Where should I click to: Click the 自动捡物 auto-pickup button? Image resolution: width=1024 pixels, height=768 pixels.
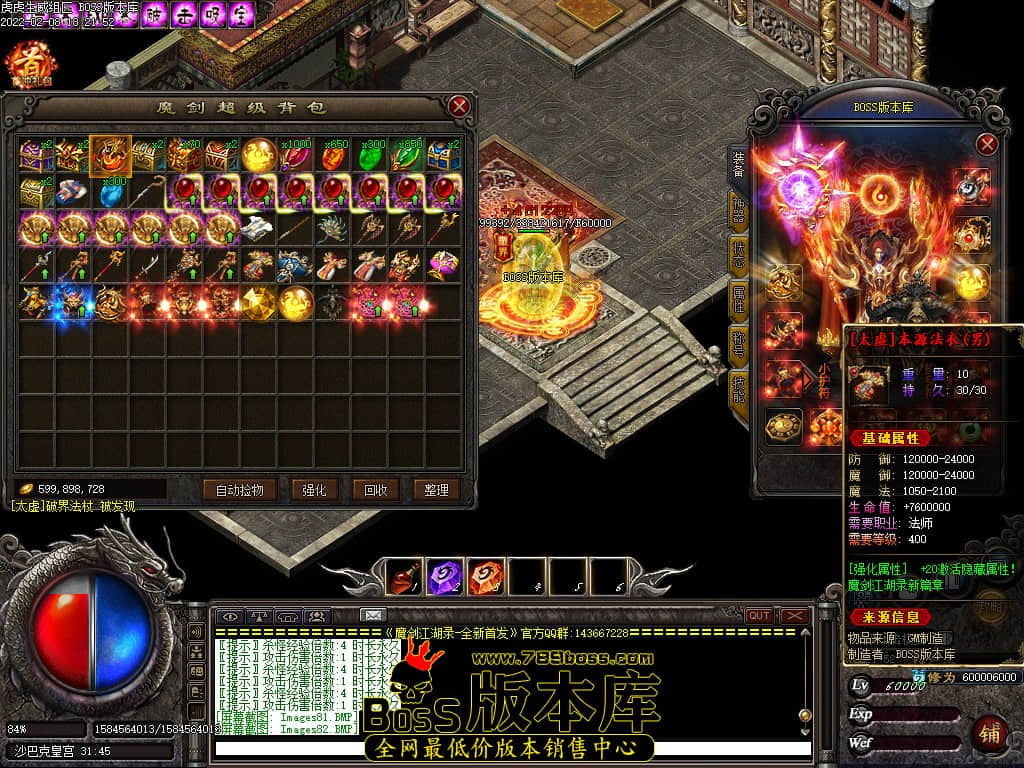239,490
